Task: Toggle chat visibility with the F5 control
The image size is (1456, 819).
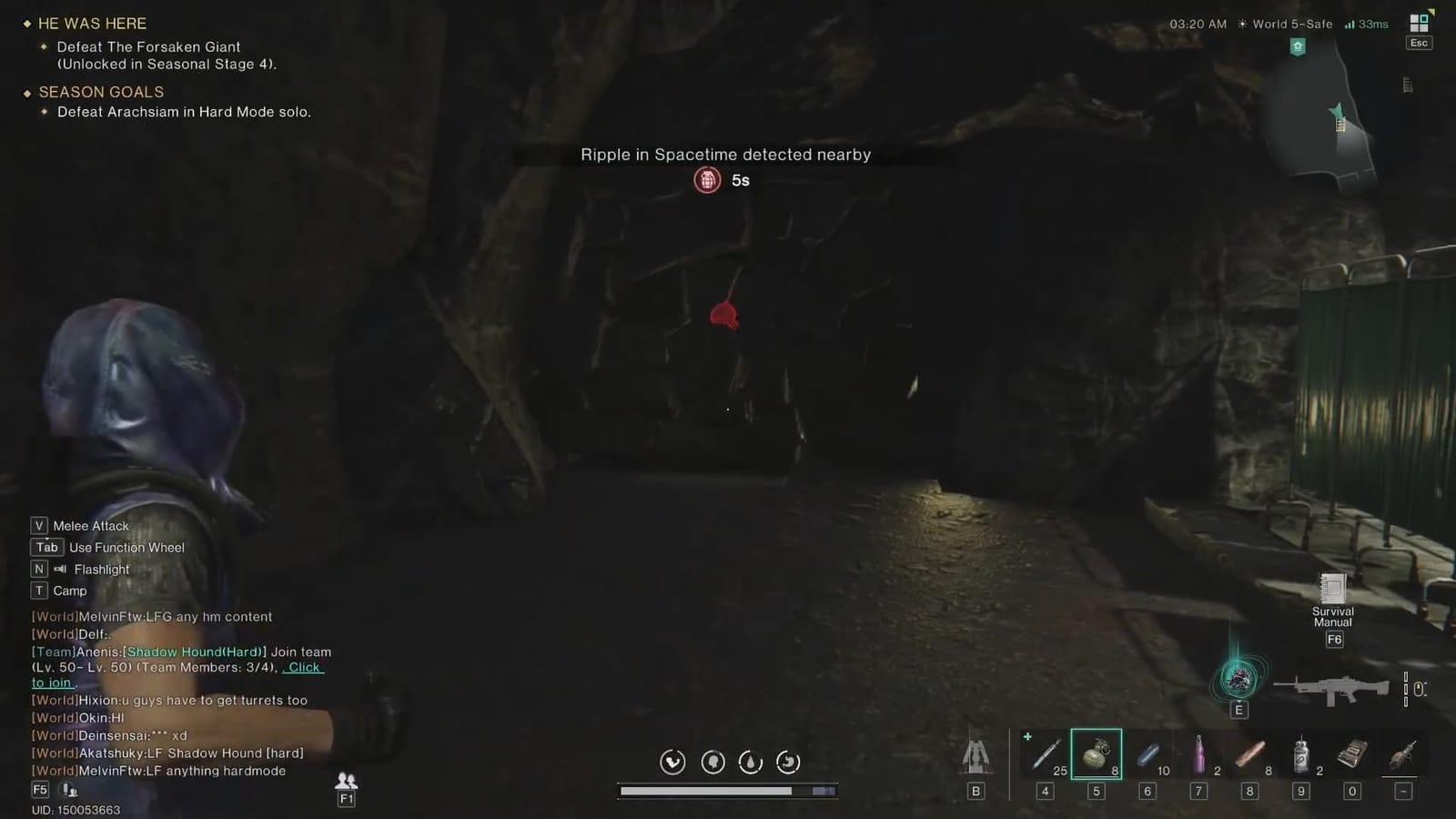Action: (39, 790)
